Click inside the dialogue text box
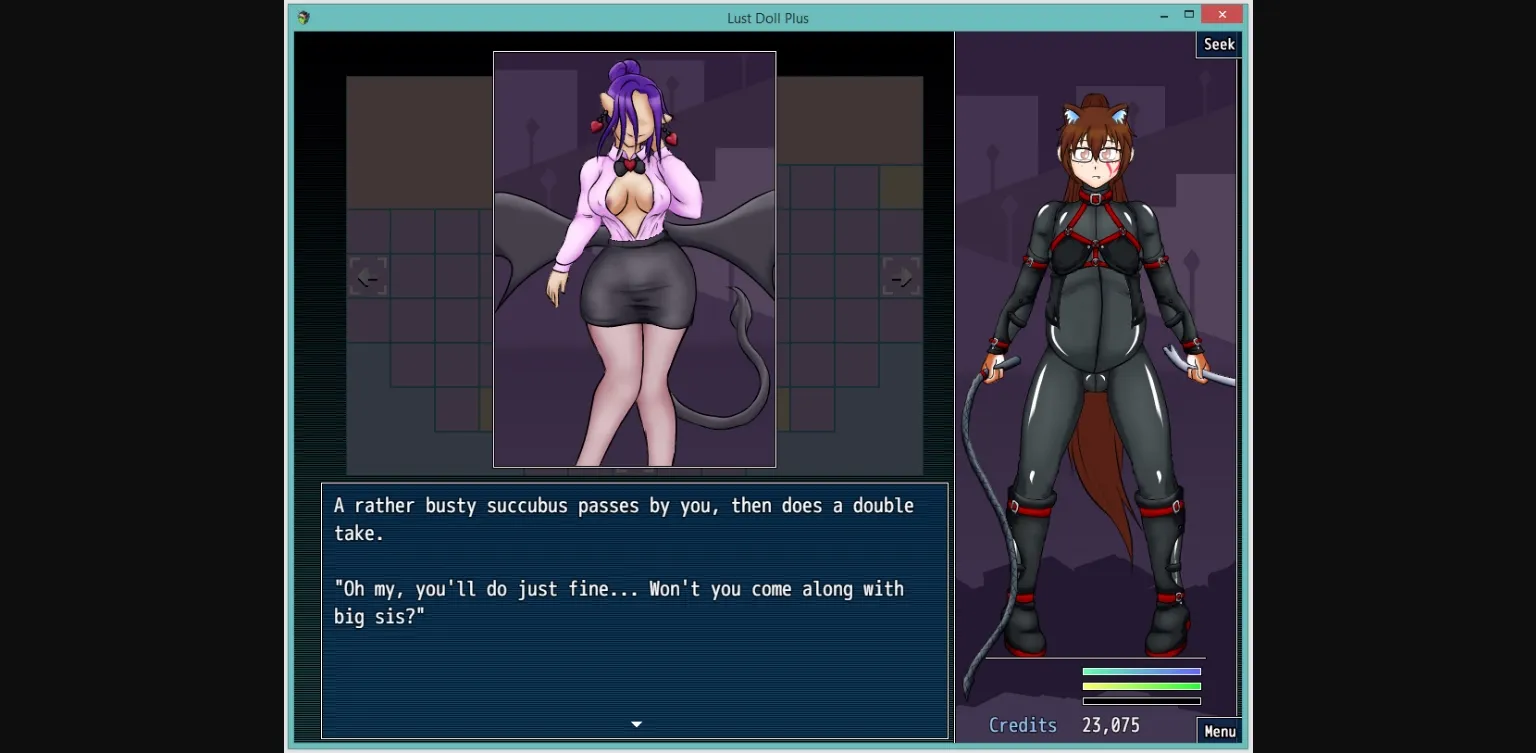Image resolution: width=1536 pixels, height=753 pixels. pos(634,610)
